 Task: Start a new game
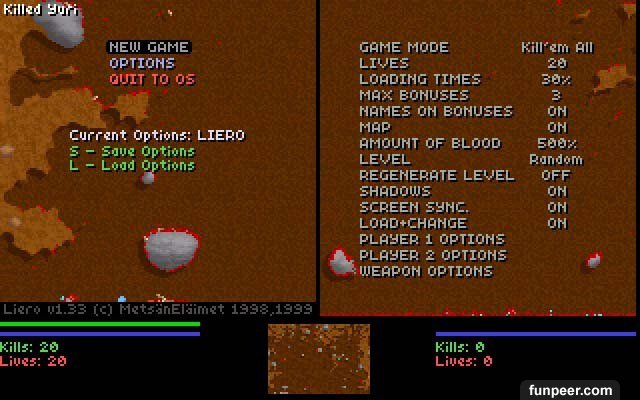pos(148,47)
